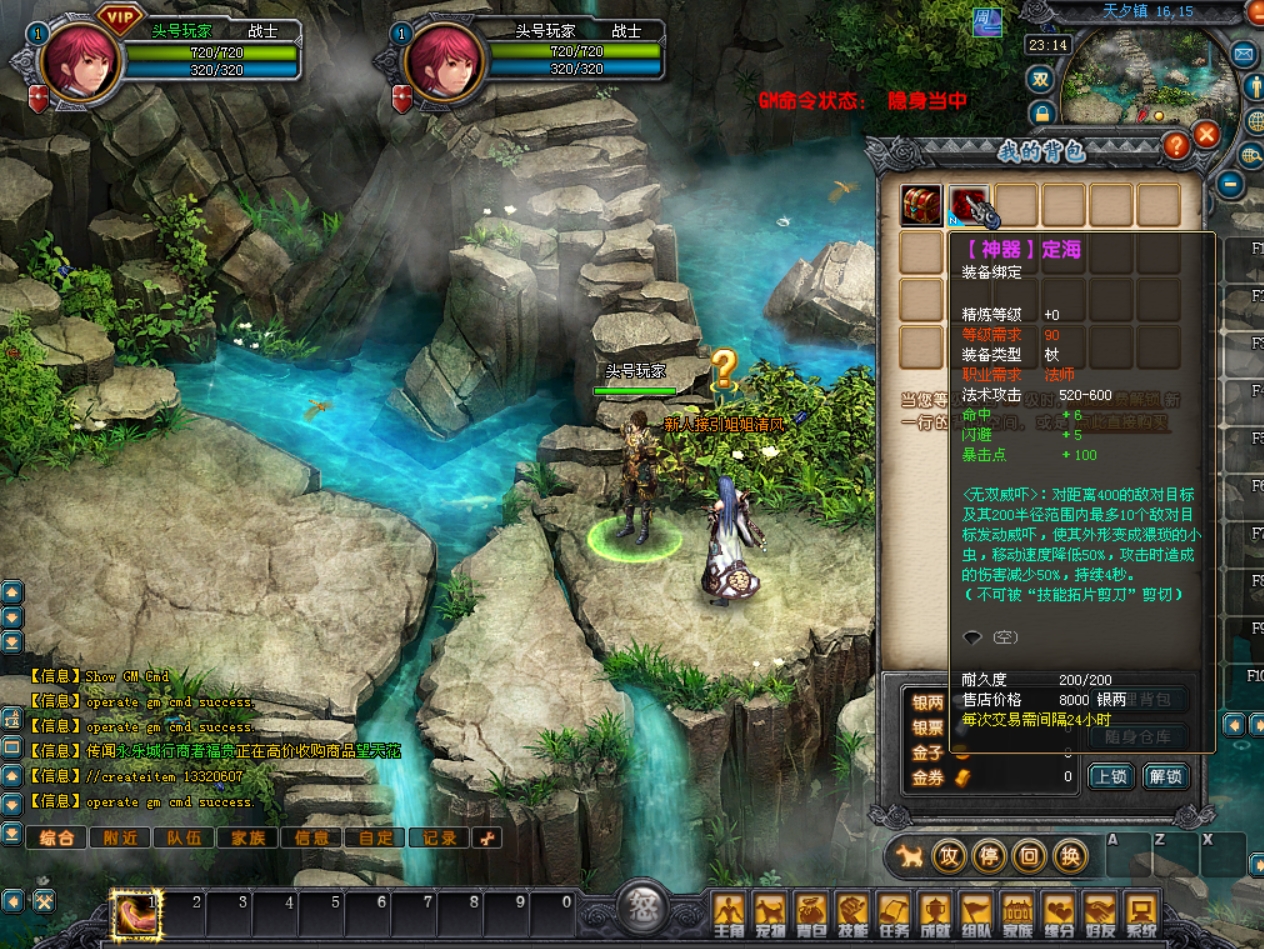Image resolution: width=1264 pixels, height=949 pixels.
Task: Activate the skill in hotbar slot 1
Action: 135,914
